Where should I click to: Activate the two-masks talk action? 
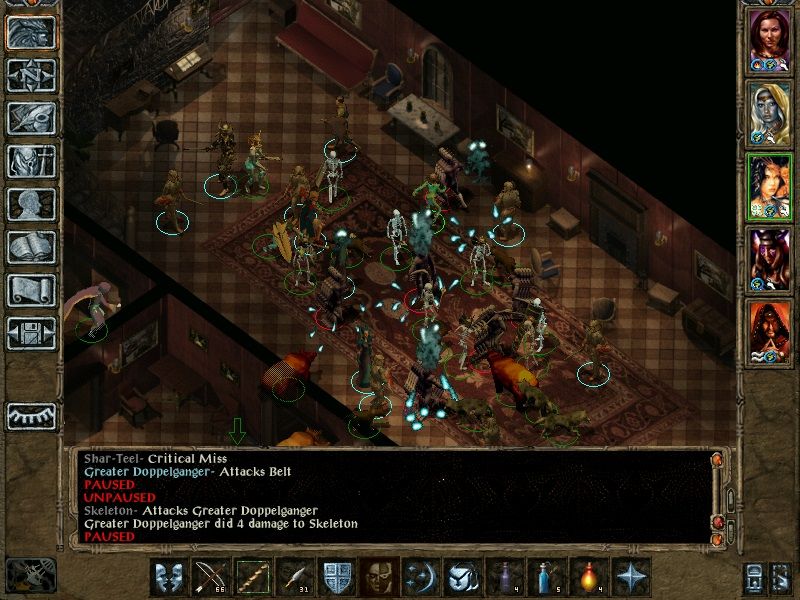pyautogui.click(x=168, y=577)
